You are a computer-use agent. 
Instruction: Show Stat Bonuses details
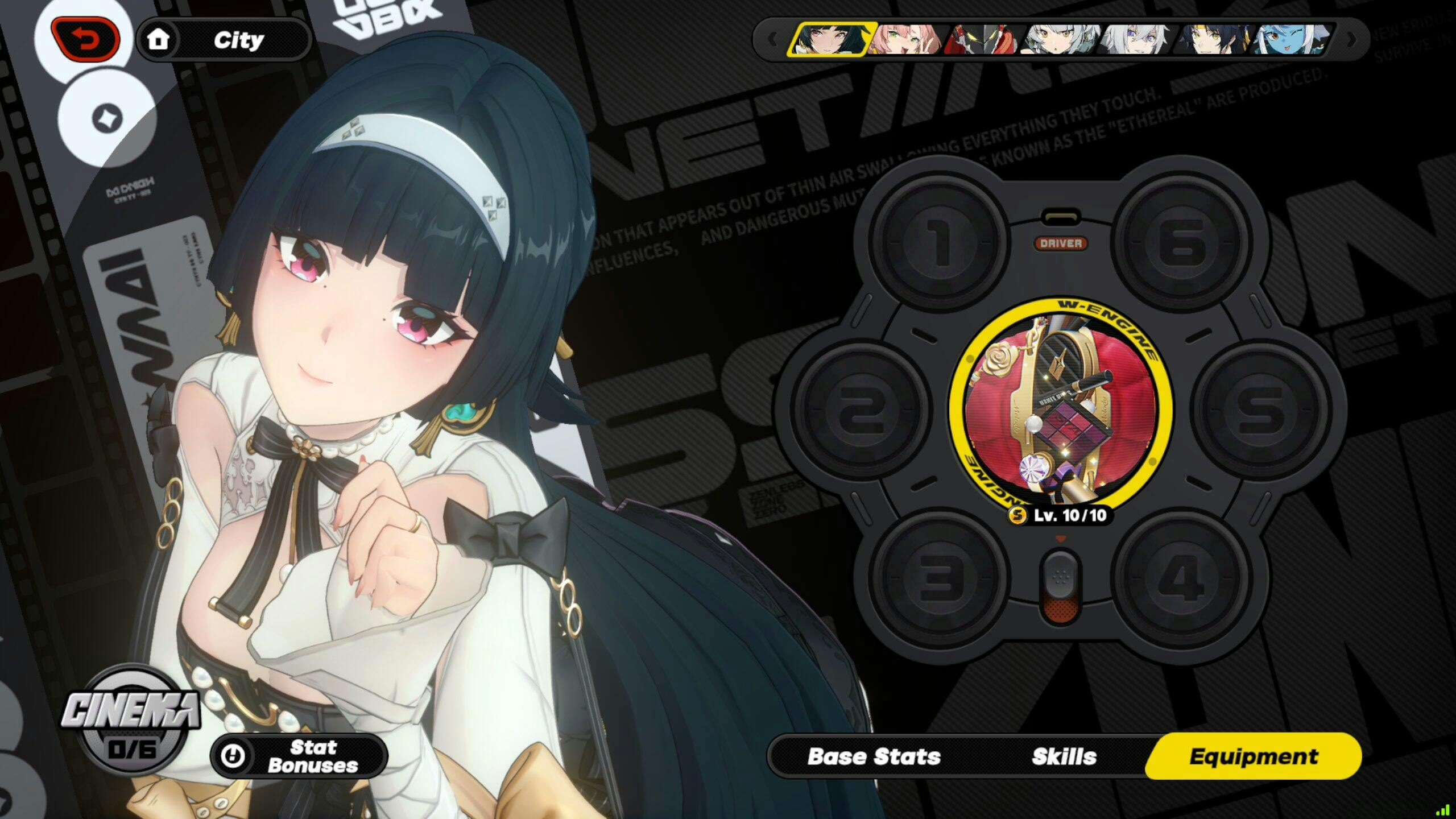click(x=299, y=756)
